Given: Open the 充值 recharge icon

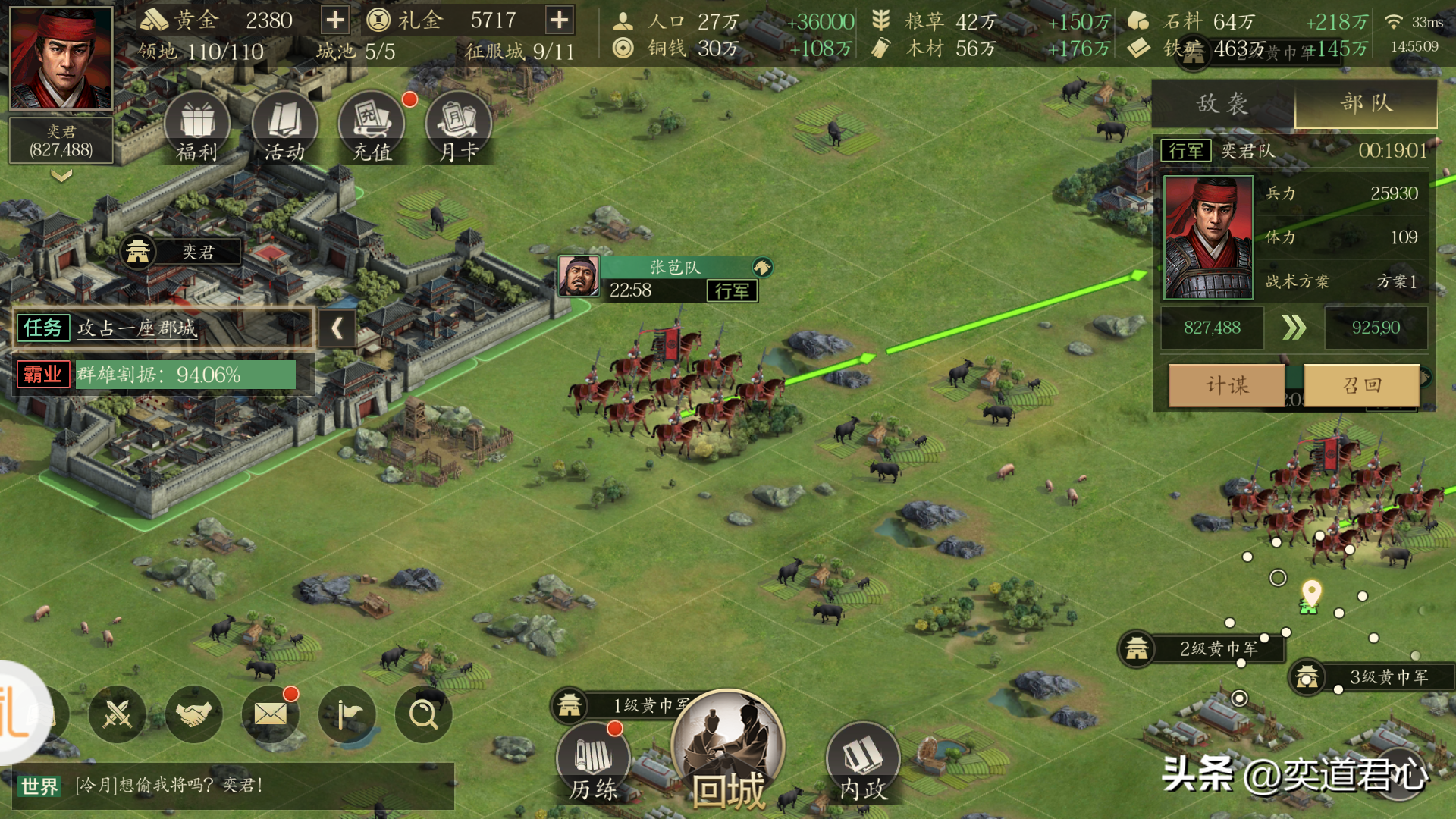Looking at the screenshot, I should [x=372, y=127].
